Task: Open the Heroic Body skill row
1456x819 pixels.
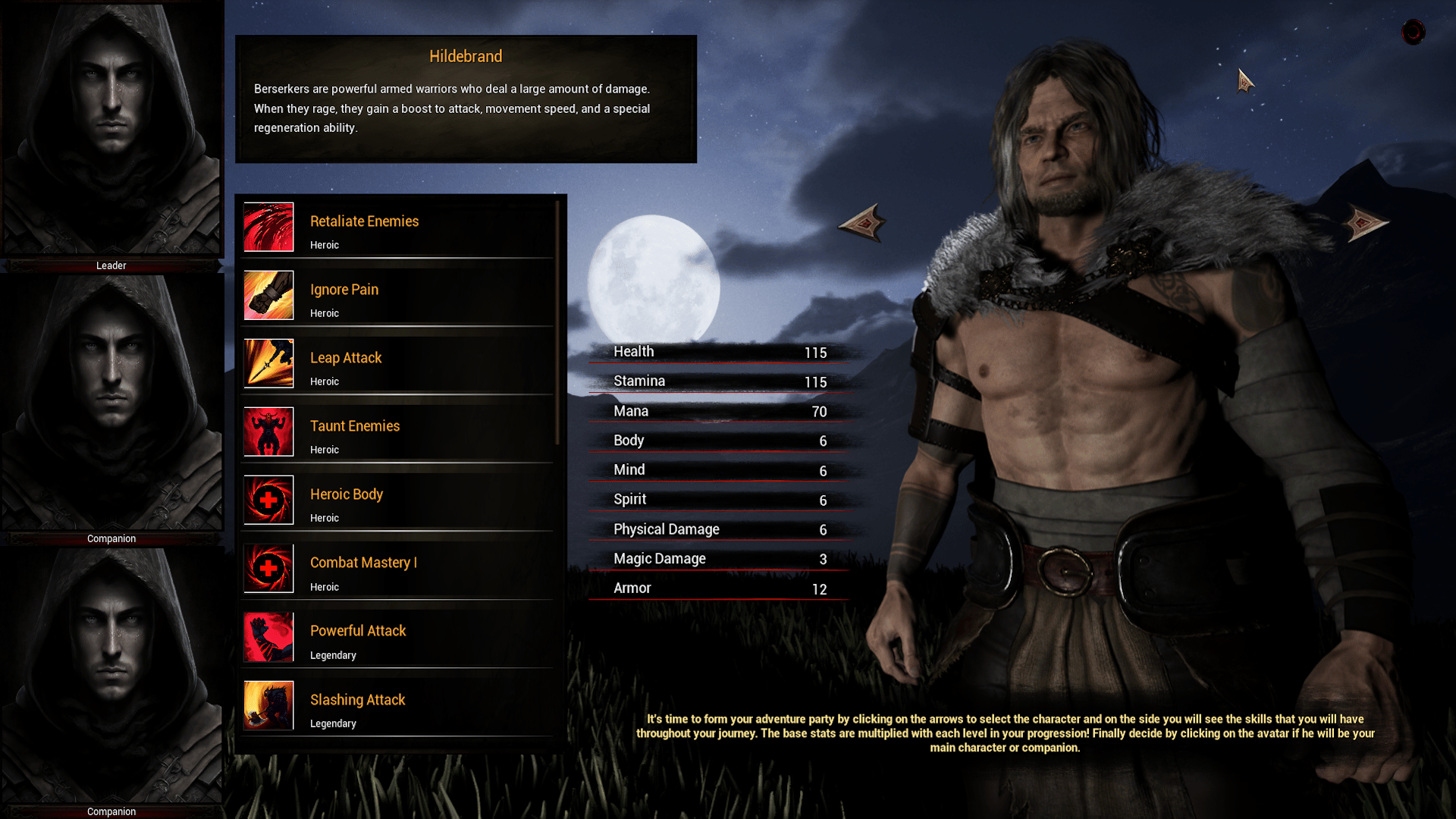Action: [397, 500]
